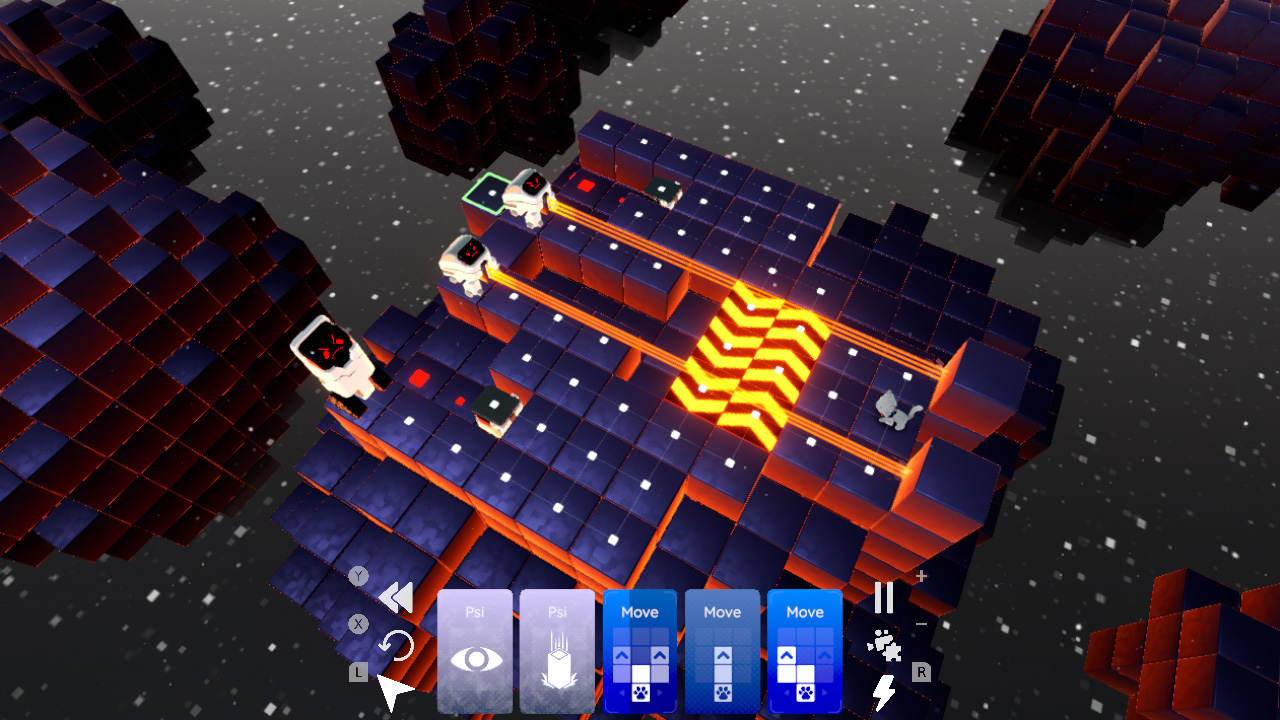Click the left chevron on the rightmost Move card
The image size is (1280, 720).
[785, 692]
